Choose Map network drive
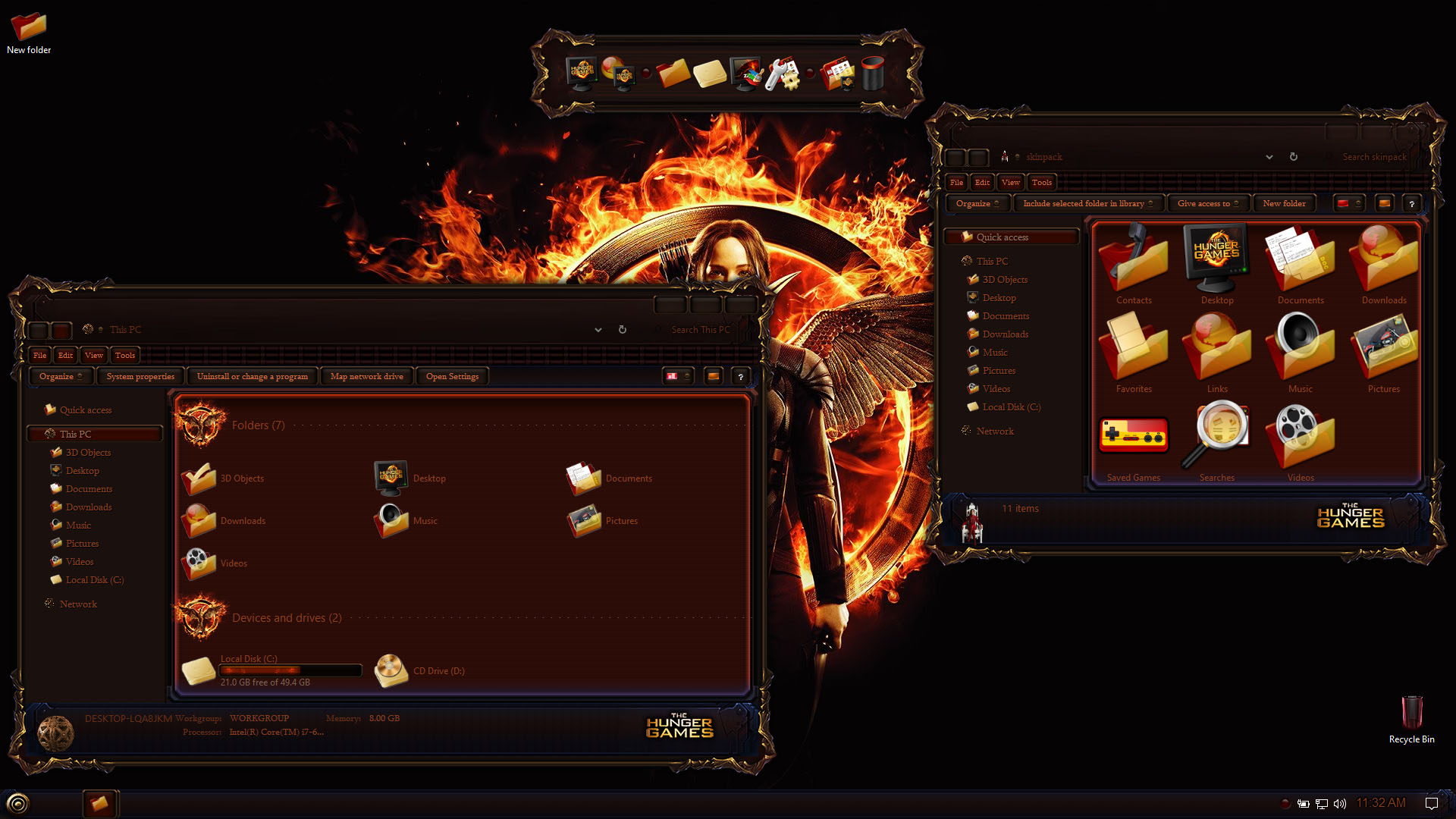 click(x=366, y=376)
